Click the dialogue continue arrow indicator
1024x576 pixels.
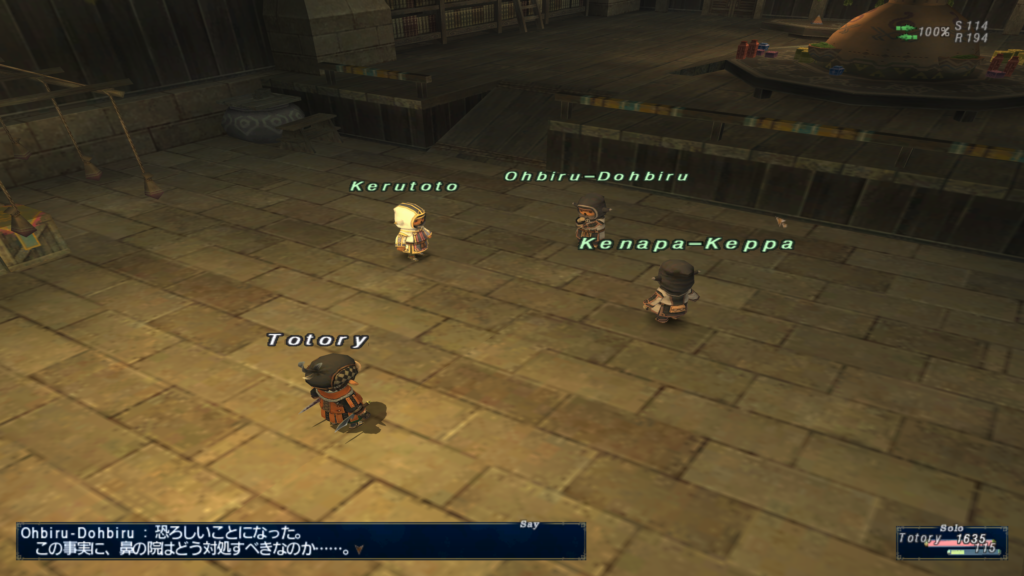point(359,549)
